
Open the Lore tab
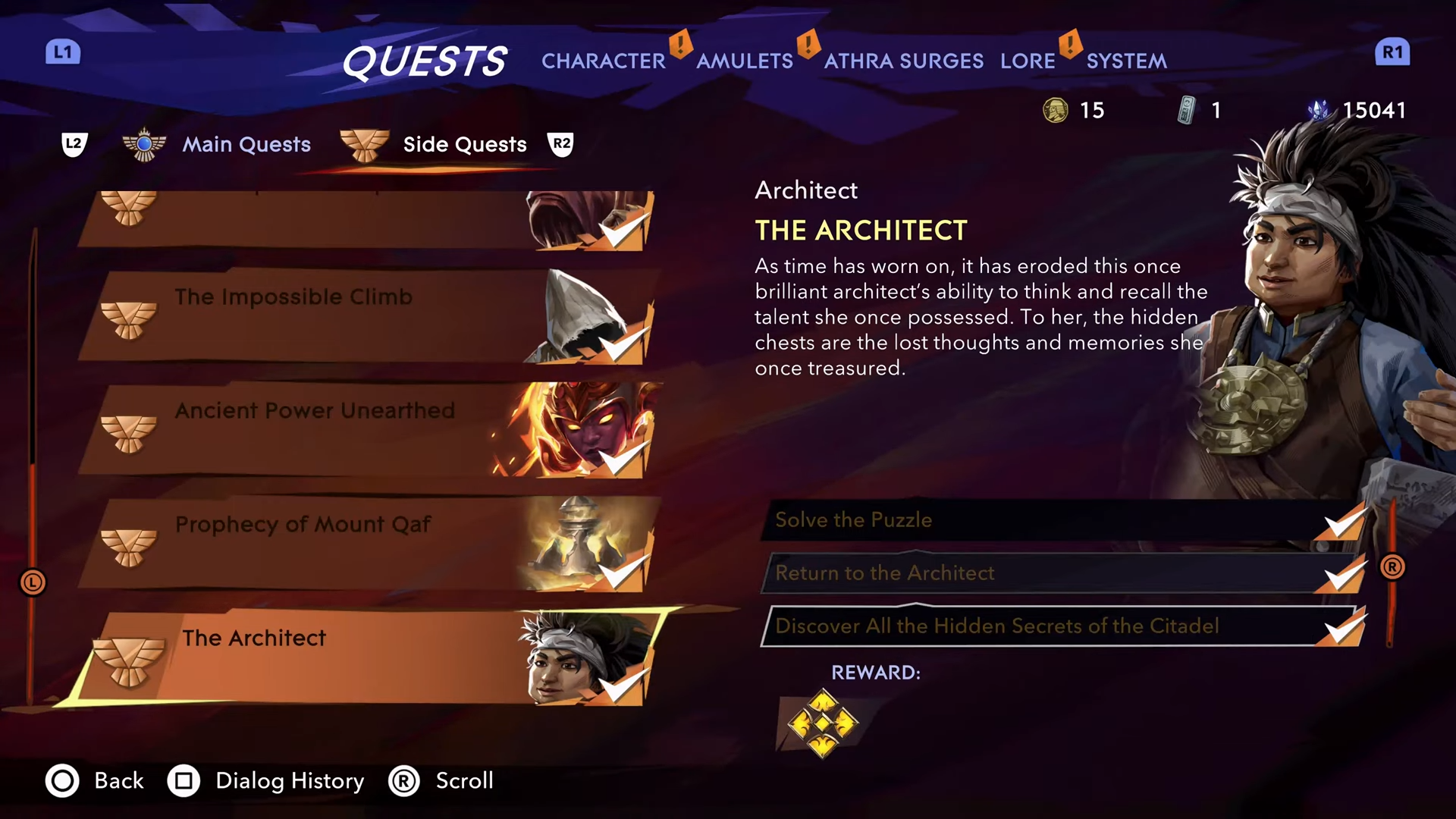[x=1027, y=61]
